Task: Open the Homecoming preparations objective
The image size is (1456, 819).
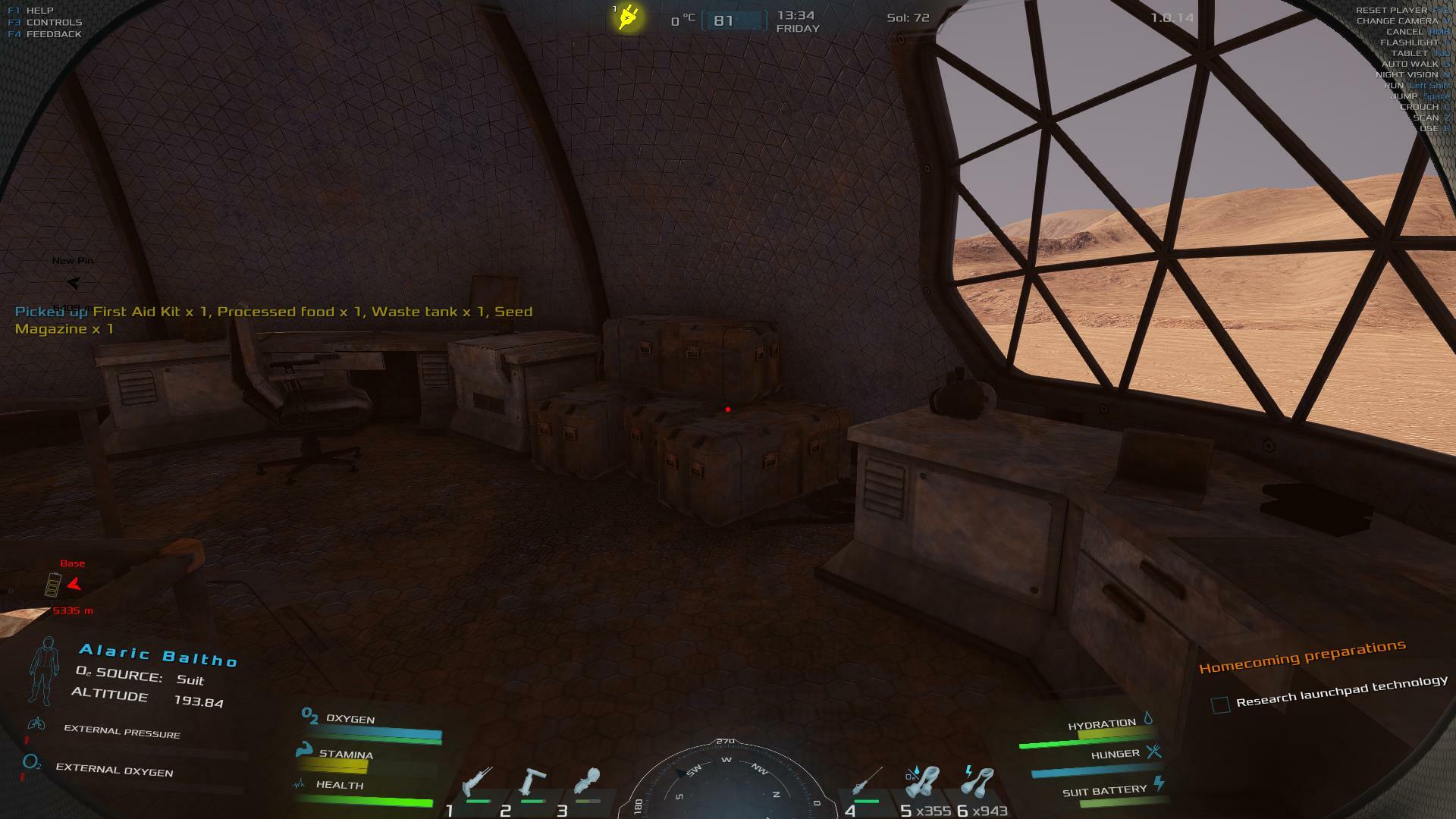Action: (1302, 656)
